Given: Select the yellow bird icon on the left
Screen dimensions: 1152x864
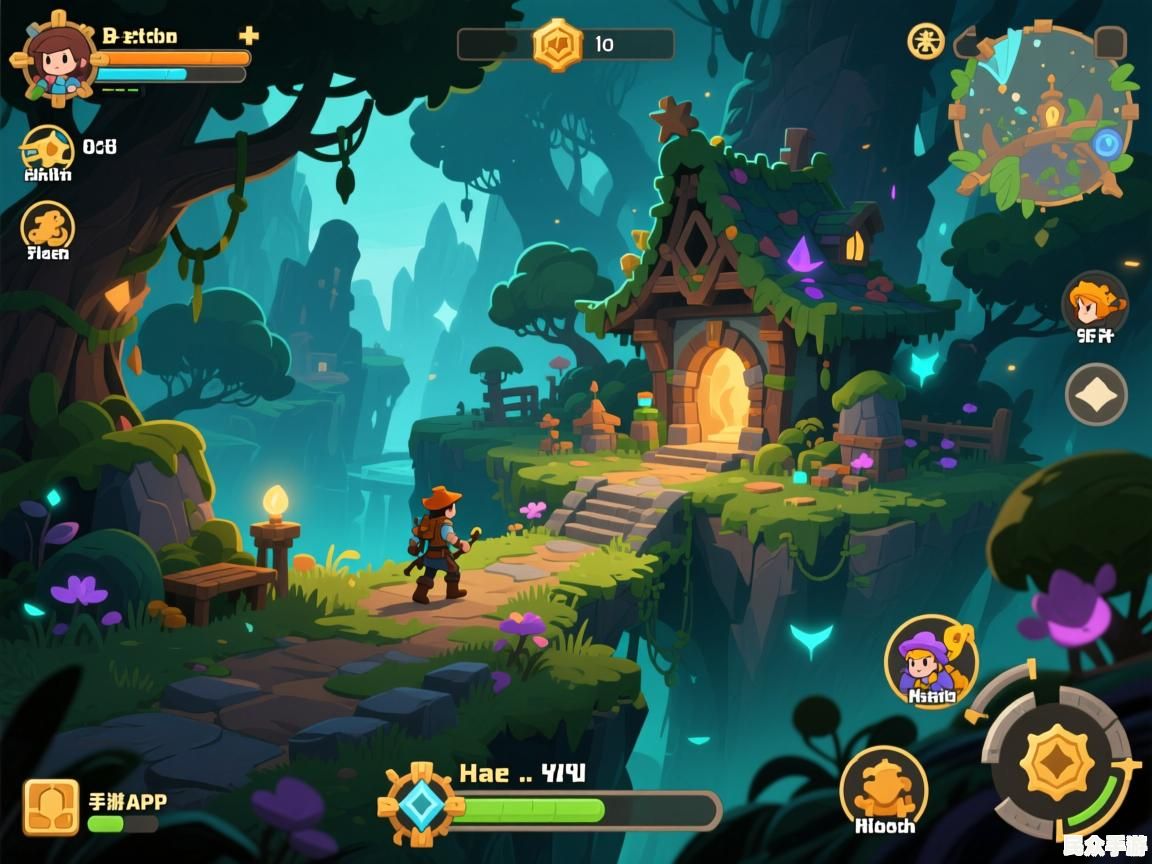Looking at the screenshot, I should point(47,149).
